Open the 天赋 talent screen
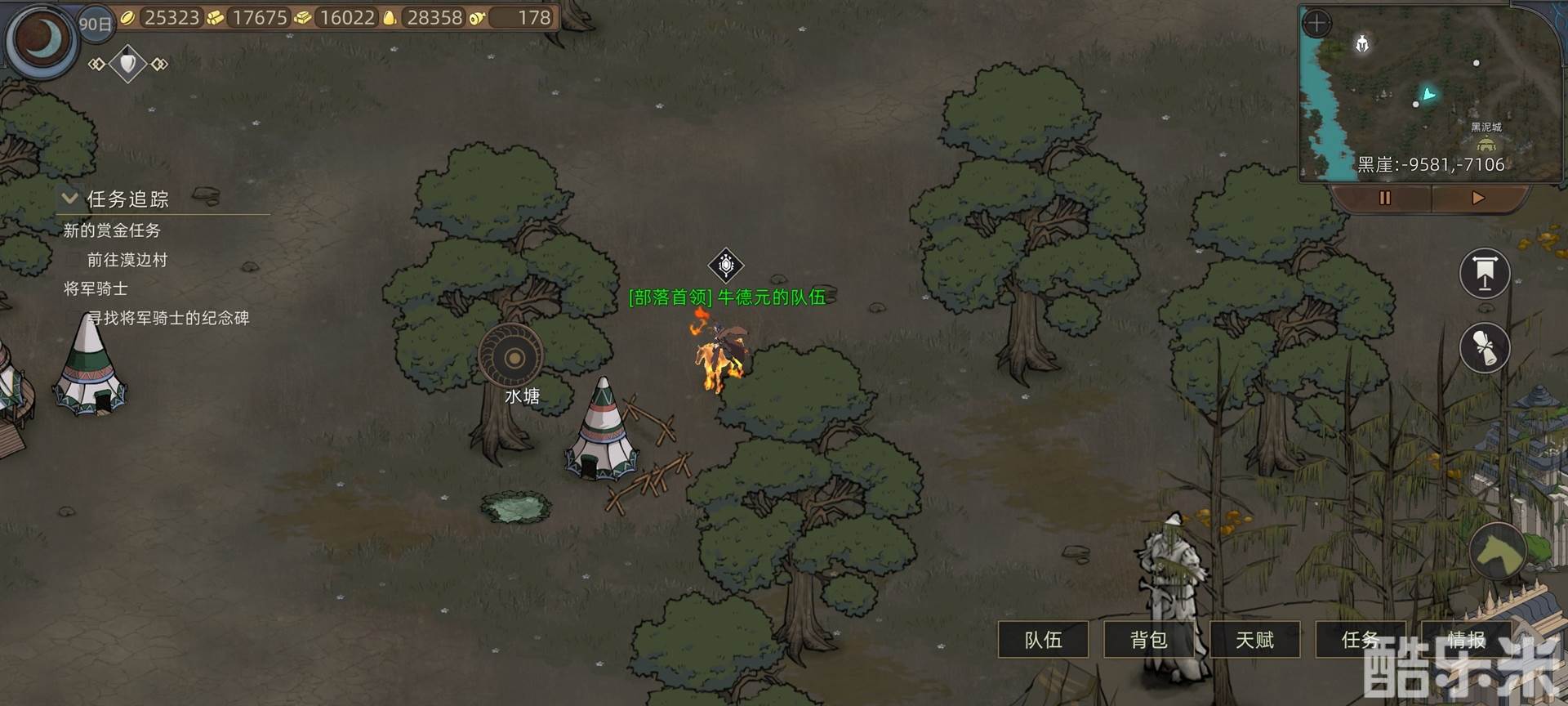The image size is (1568, 706). pyautogui.click(x=1254, y=640)
